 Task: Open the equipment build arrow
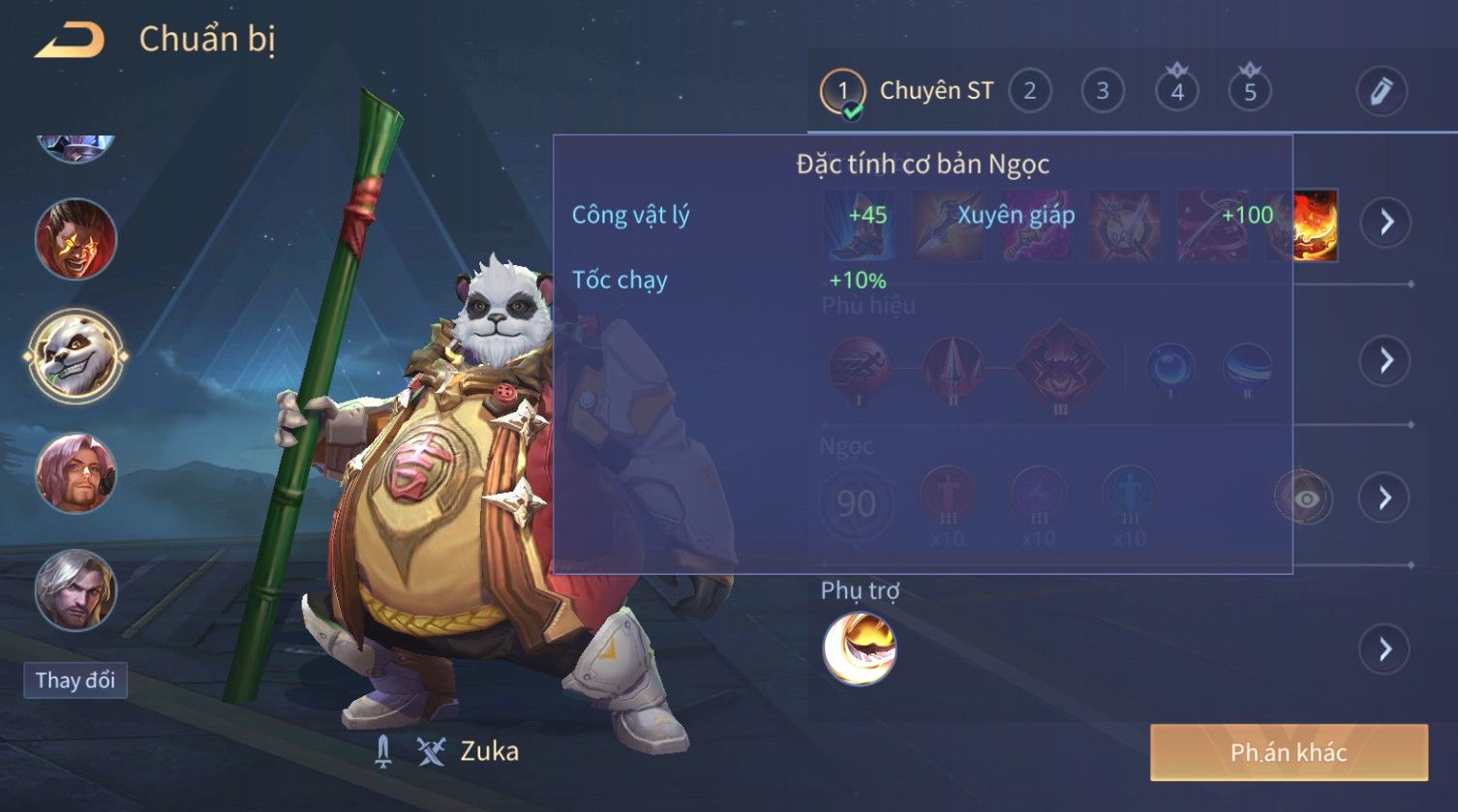(1385, 223)
